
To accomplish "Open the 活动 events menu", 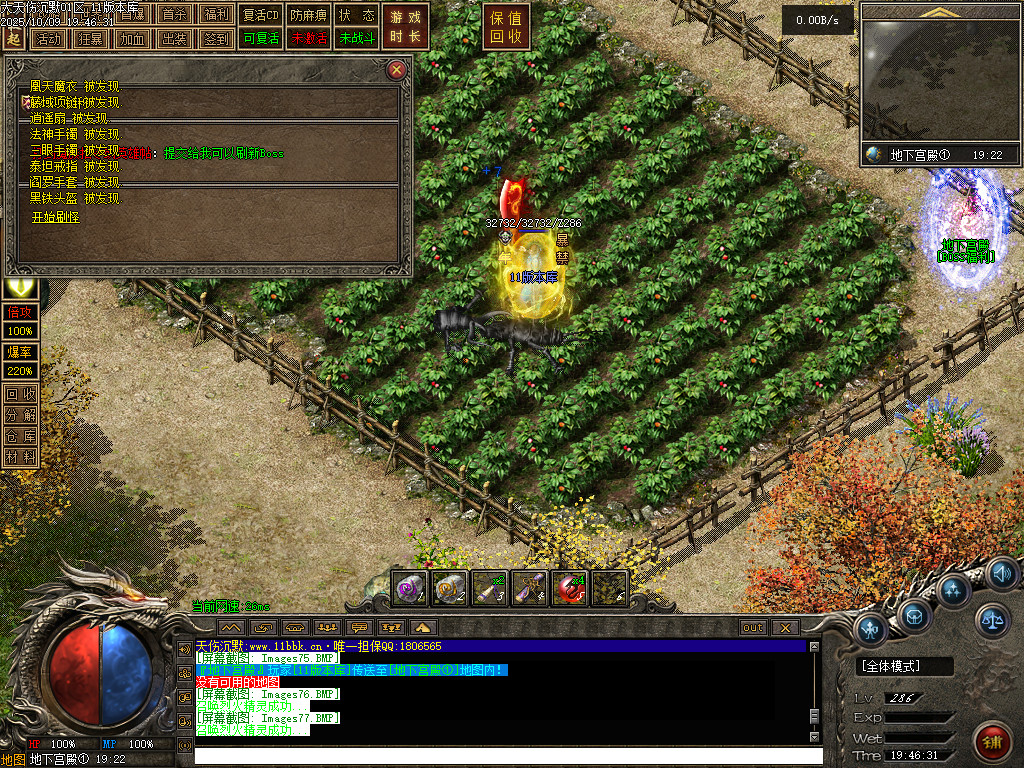I will point(47,39).
